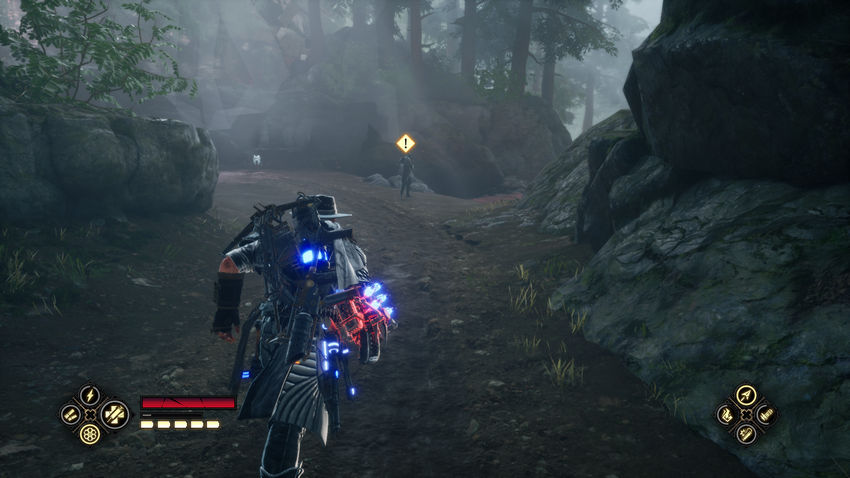This screenshot has height=478, width=850.
Task: Select the twin bullets ability icon
Action: tap(69, 414)
